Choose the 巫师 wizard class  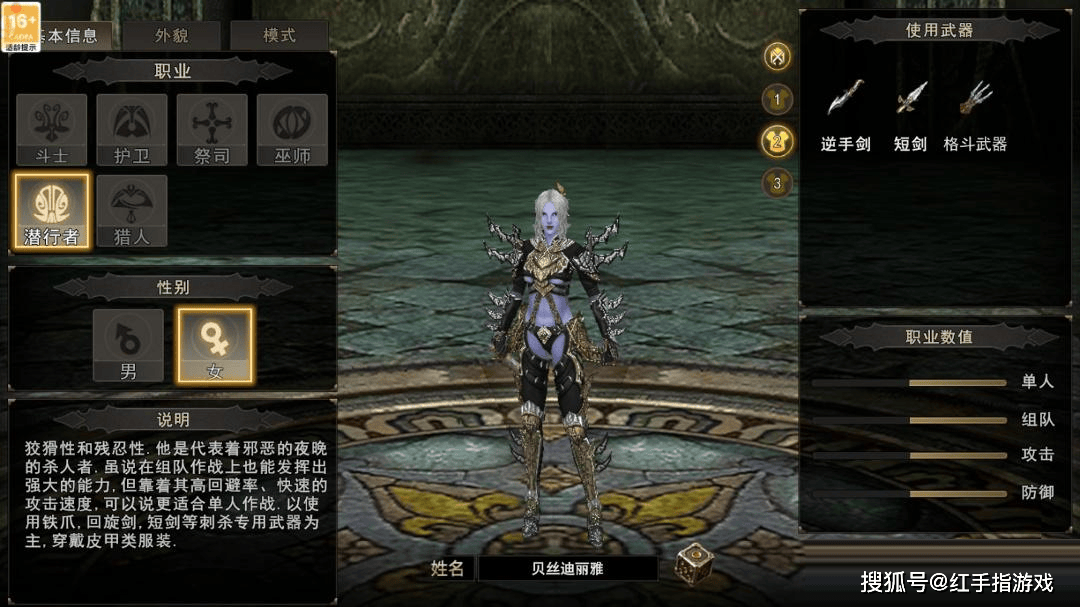pos(292,129)
